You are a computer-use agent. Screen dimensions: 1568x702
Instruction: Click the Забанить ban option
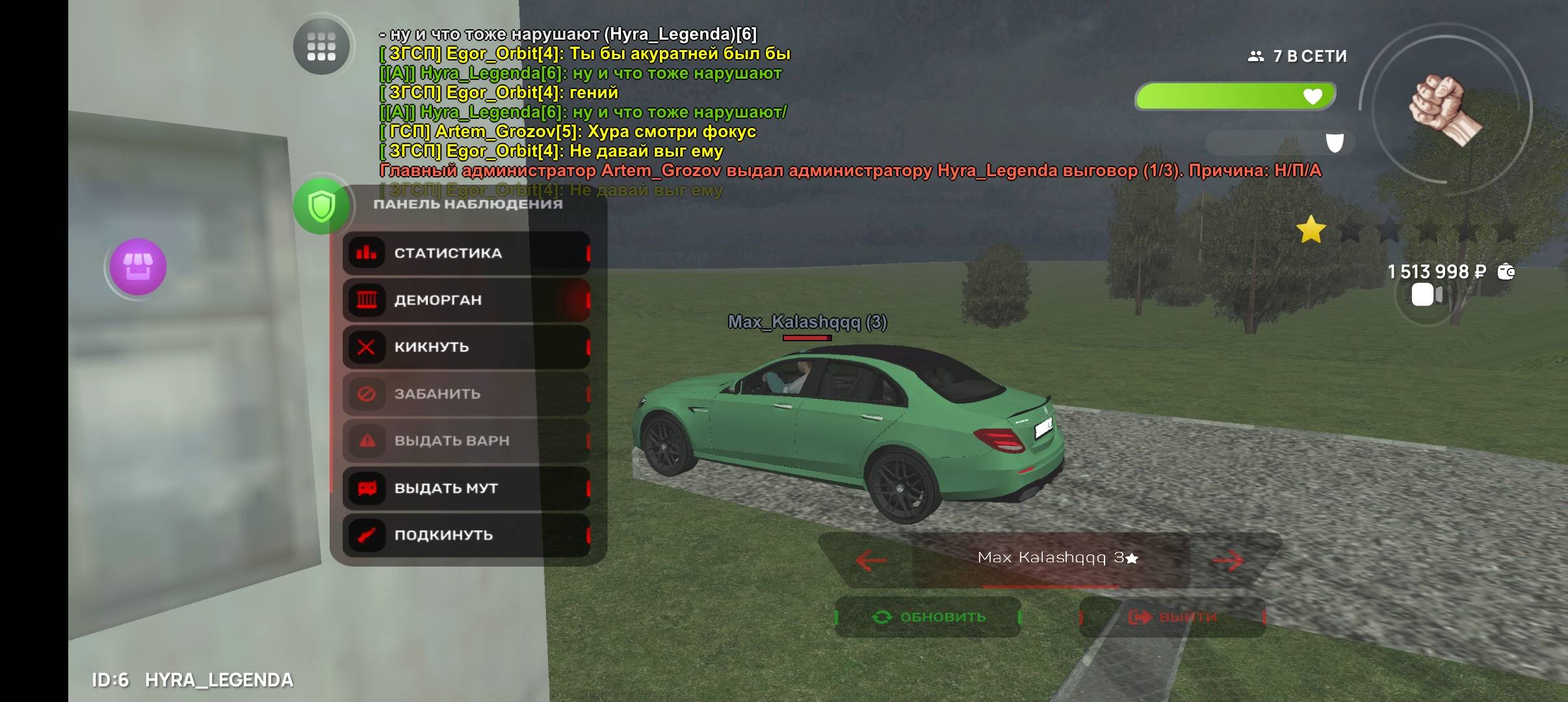(466, 394)
